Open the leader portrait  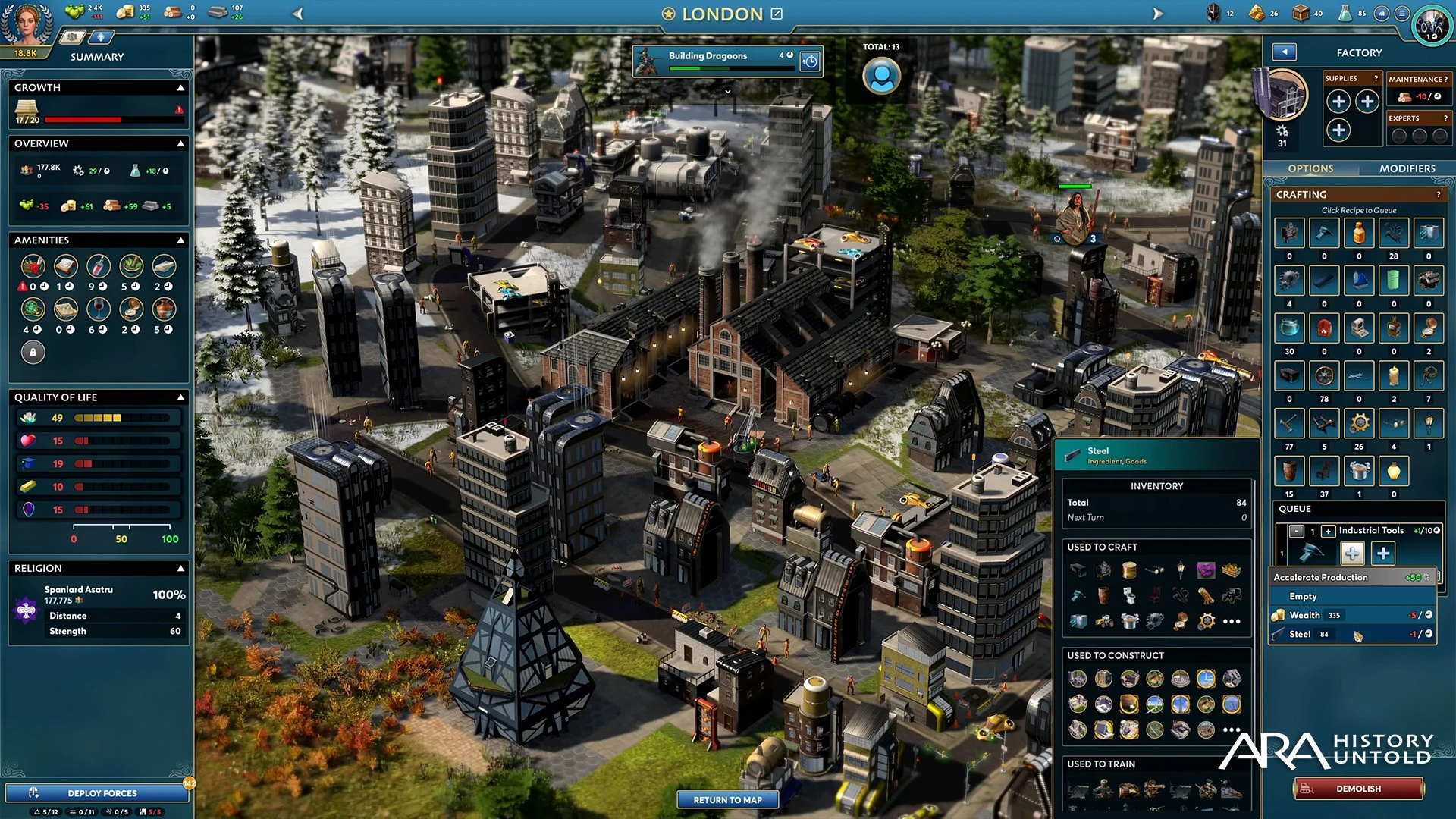click(x=27, y=23)
